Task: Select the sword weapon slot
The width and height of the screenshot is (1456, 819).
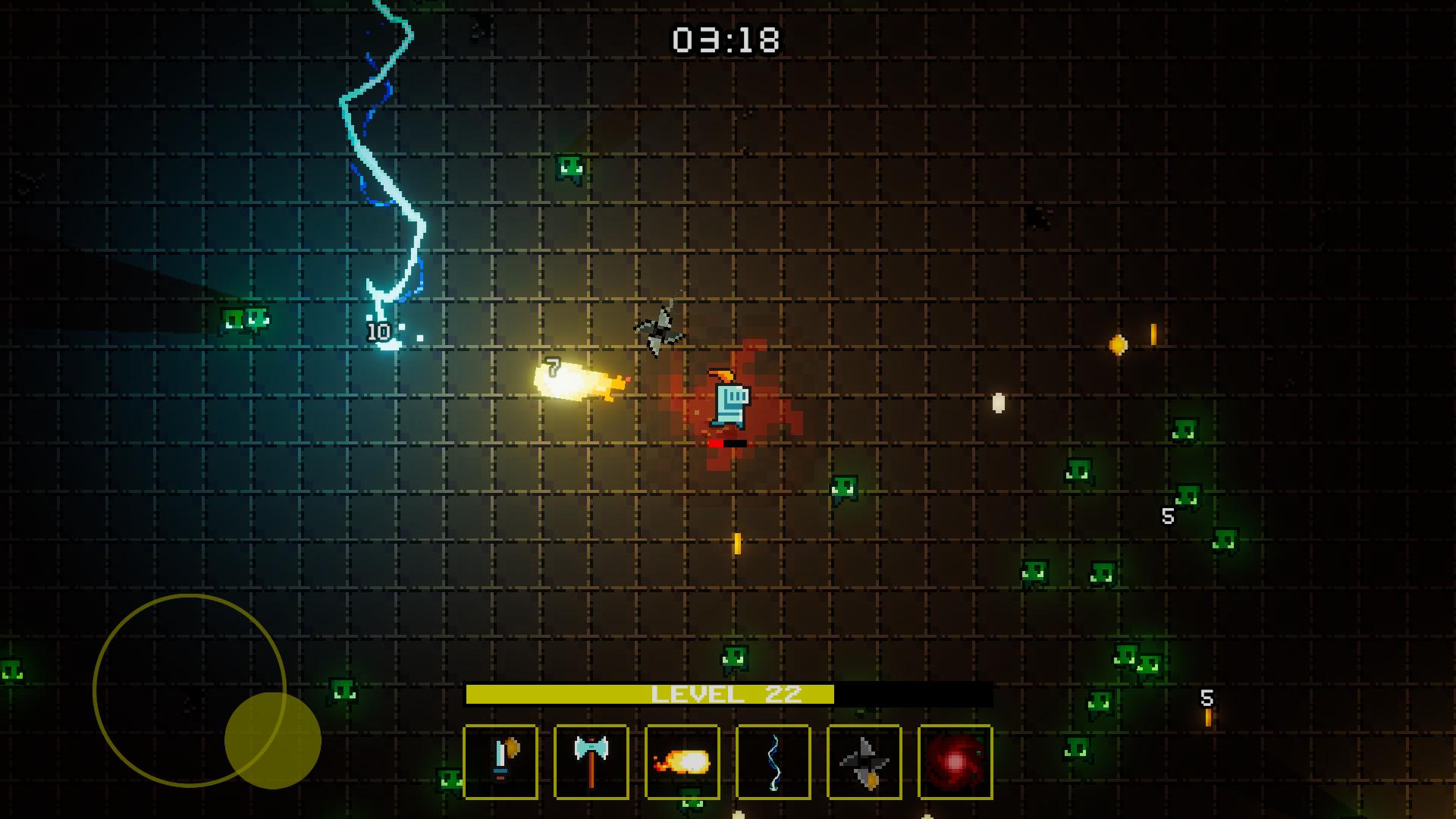Action: [501, 762]
